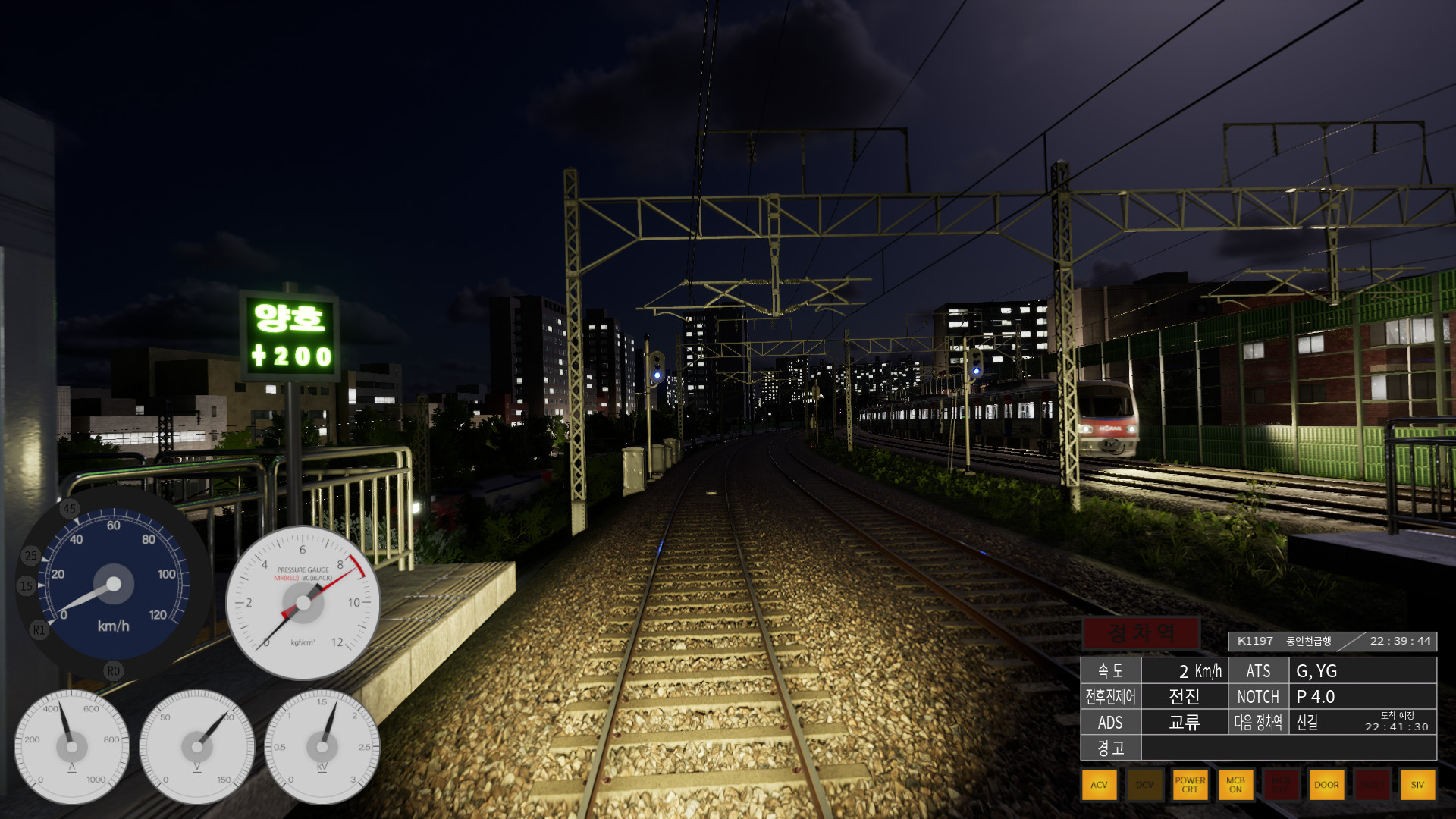The height and width of the screenshot is (819, 1456).
Task: Click the SIV indicator lamp
Action: pos(1417,785)
